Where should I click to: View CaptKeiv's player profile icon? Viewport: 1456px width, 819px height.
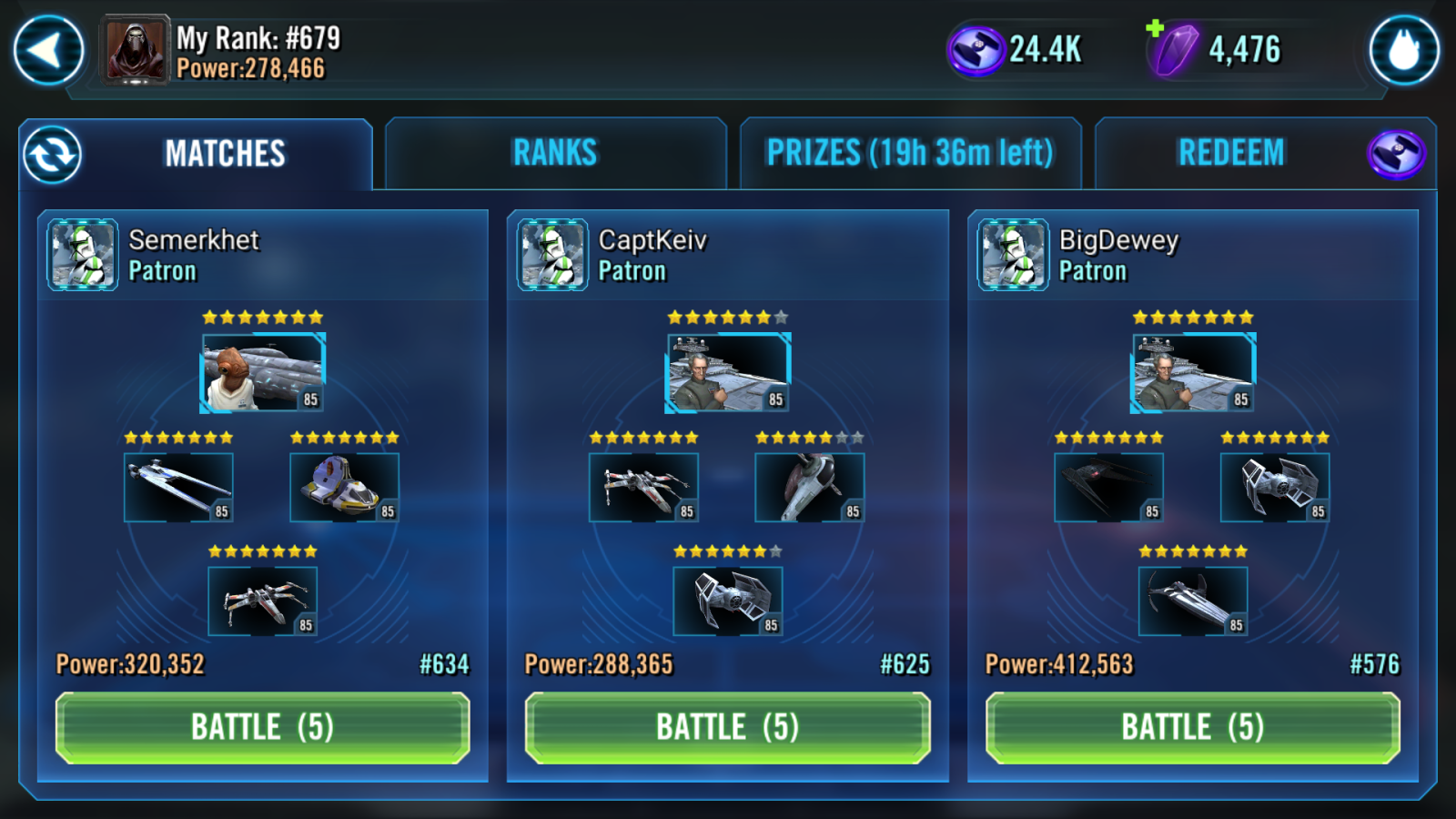pos(552,255)
